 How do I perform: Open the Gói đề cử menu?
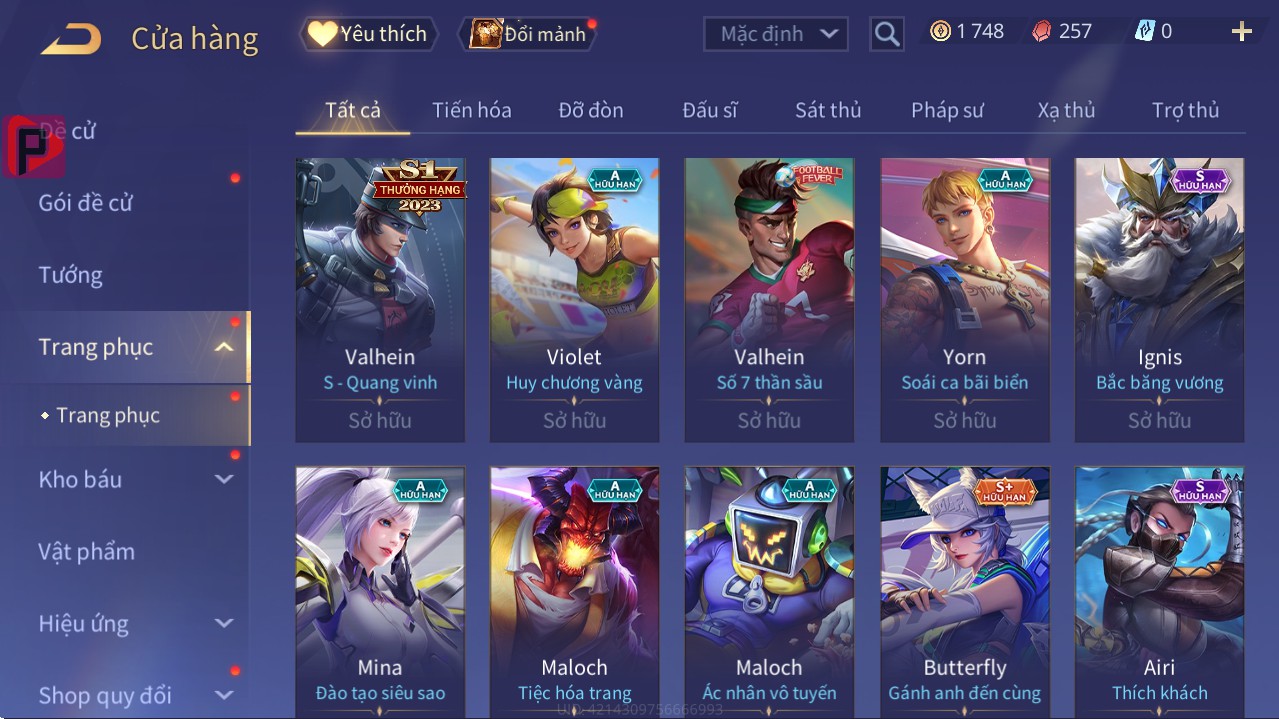[86, 203]
